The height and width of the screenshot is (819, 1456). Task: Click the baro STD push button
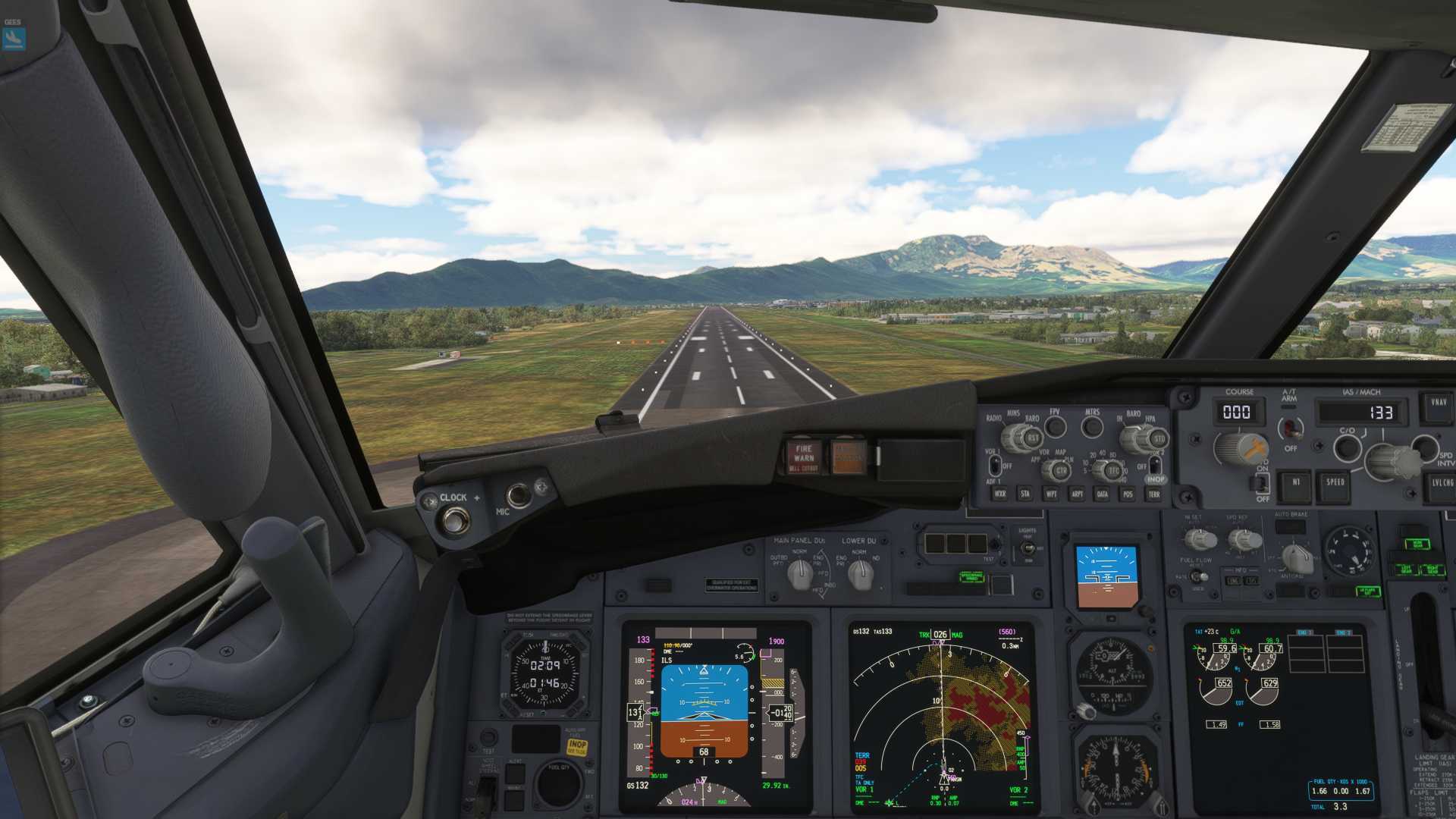1158,438
